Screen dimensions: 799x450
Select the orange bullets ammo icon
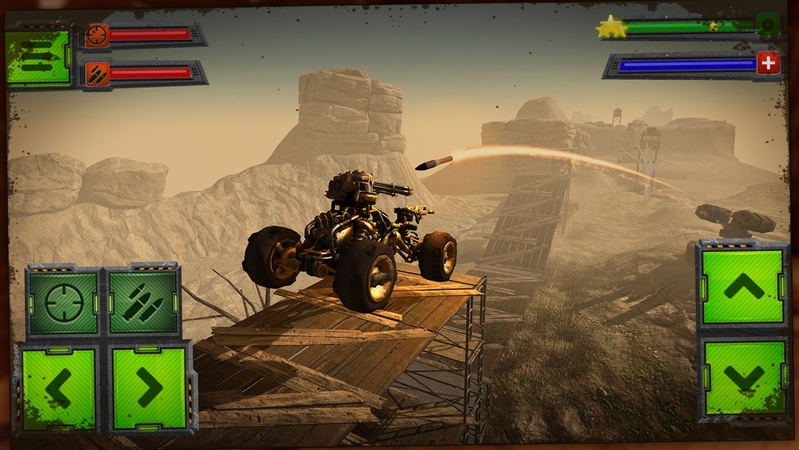pyautogui.click(x=97, y=73)
